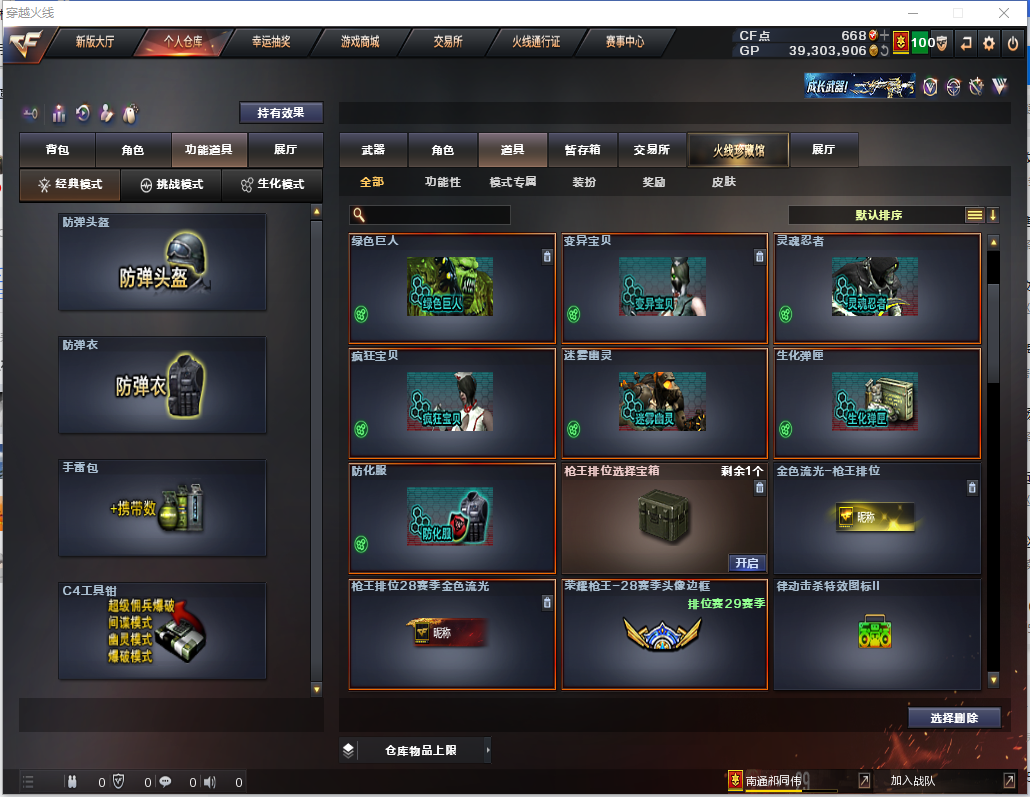Select the 防弹头盔 helmet item
Screen dimensions: 1030x797
[162, 262]
